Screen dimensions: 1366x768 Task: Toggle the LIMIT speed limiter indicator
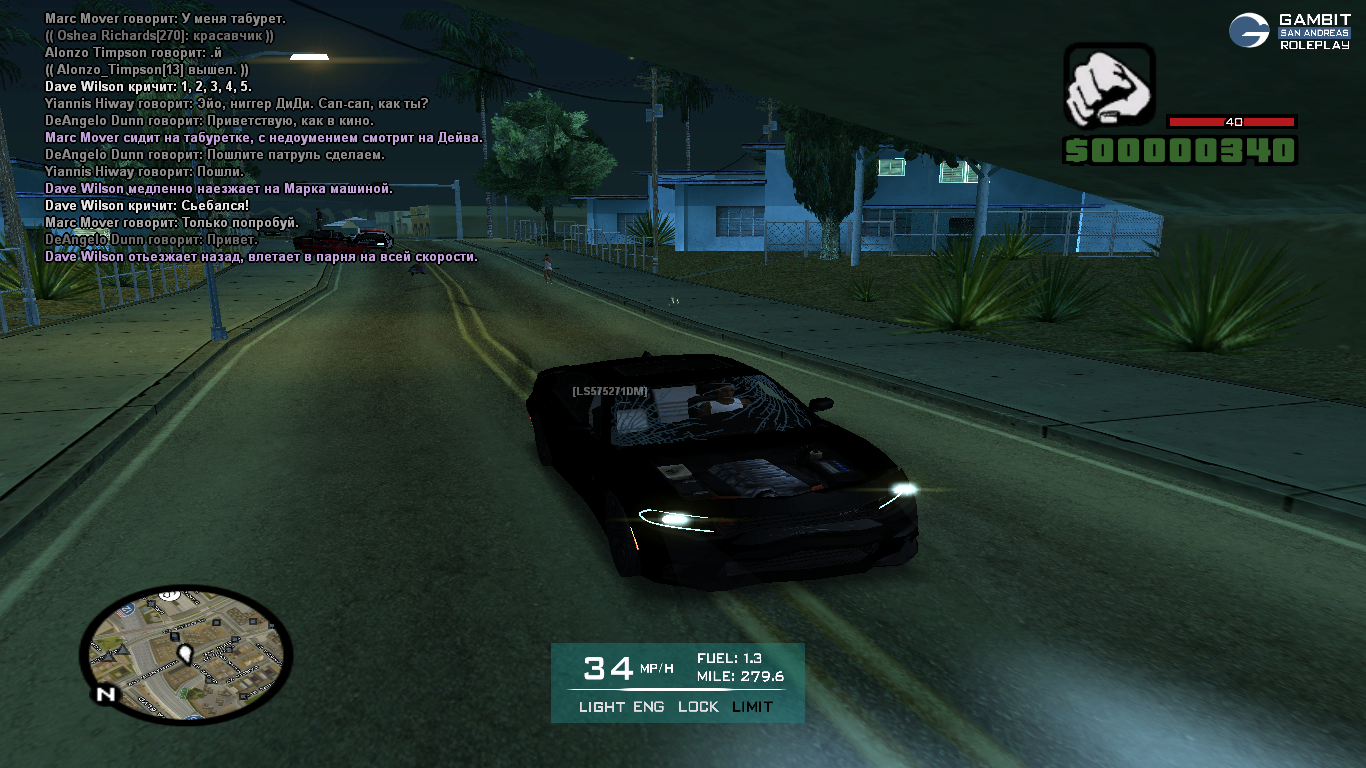752,707
